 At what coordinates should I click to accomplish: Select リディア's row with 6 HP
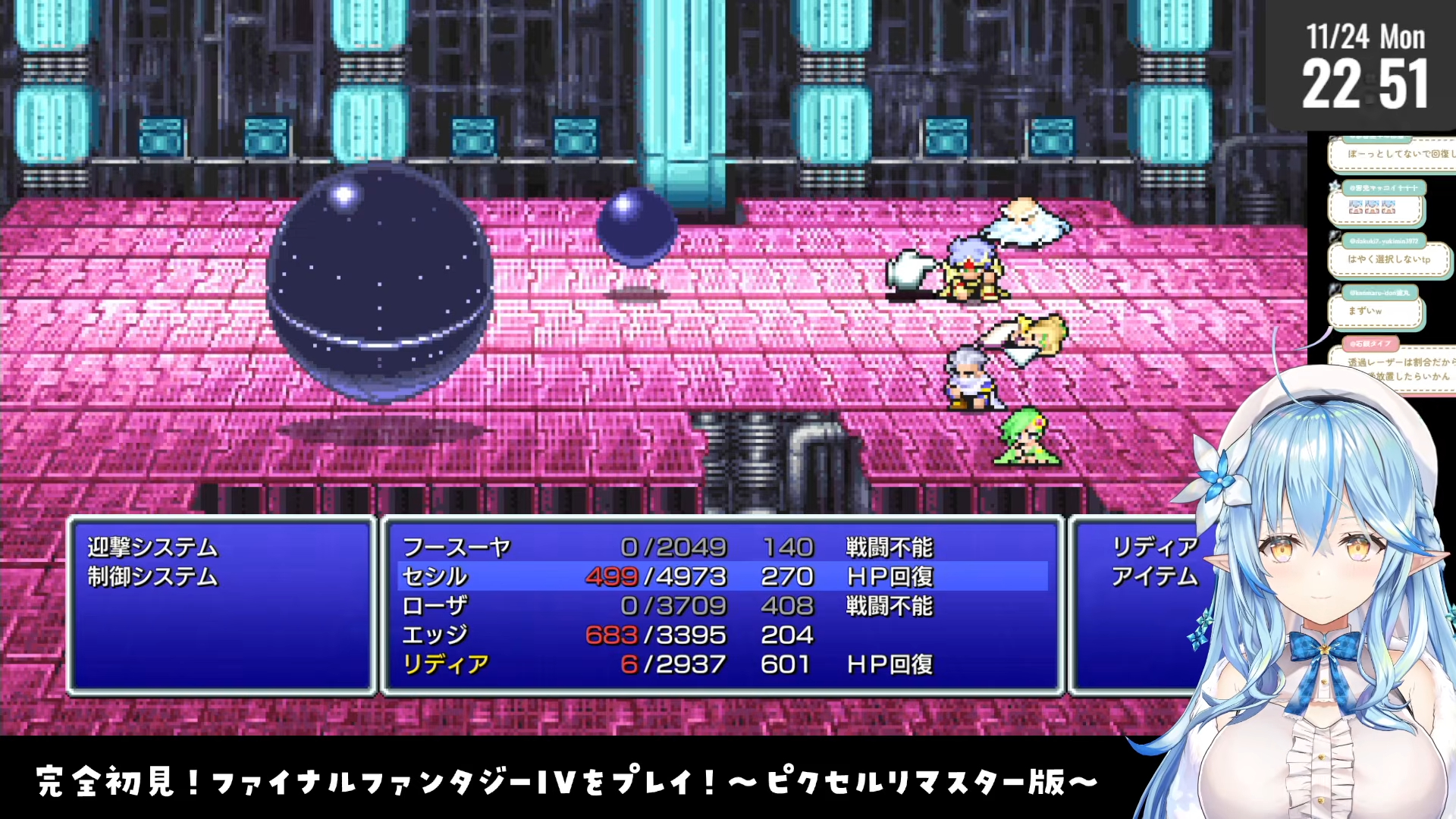pyautogui.click(x=446, y=664)
